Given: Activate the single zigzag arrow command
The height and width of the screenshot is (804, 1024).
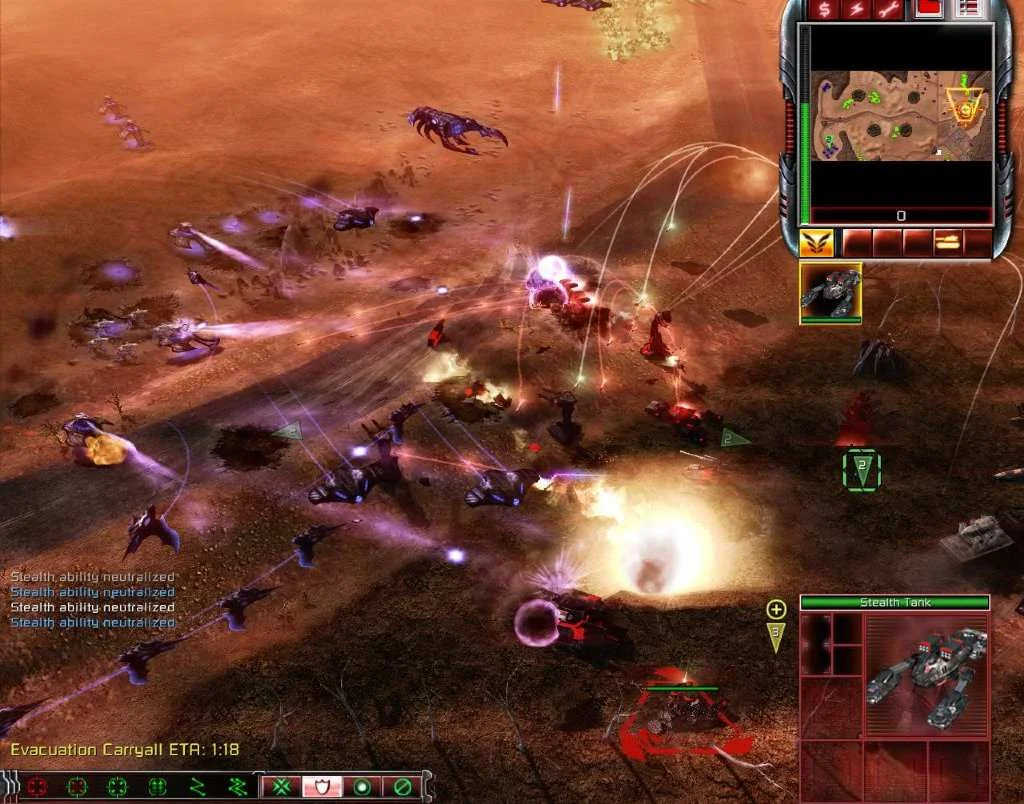Looking at the screenshot, I should click(197, 787).
